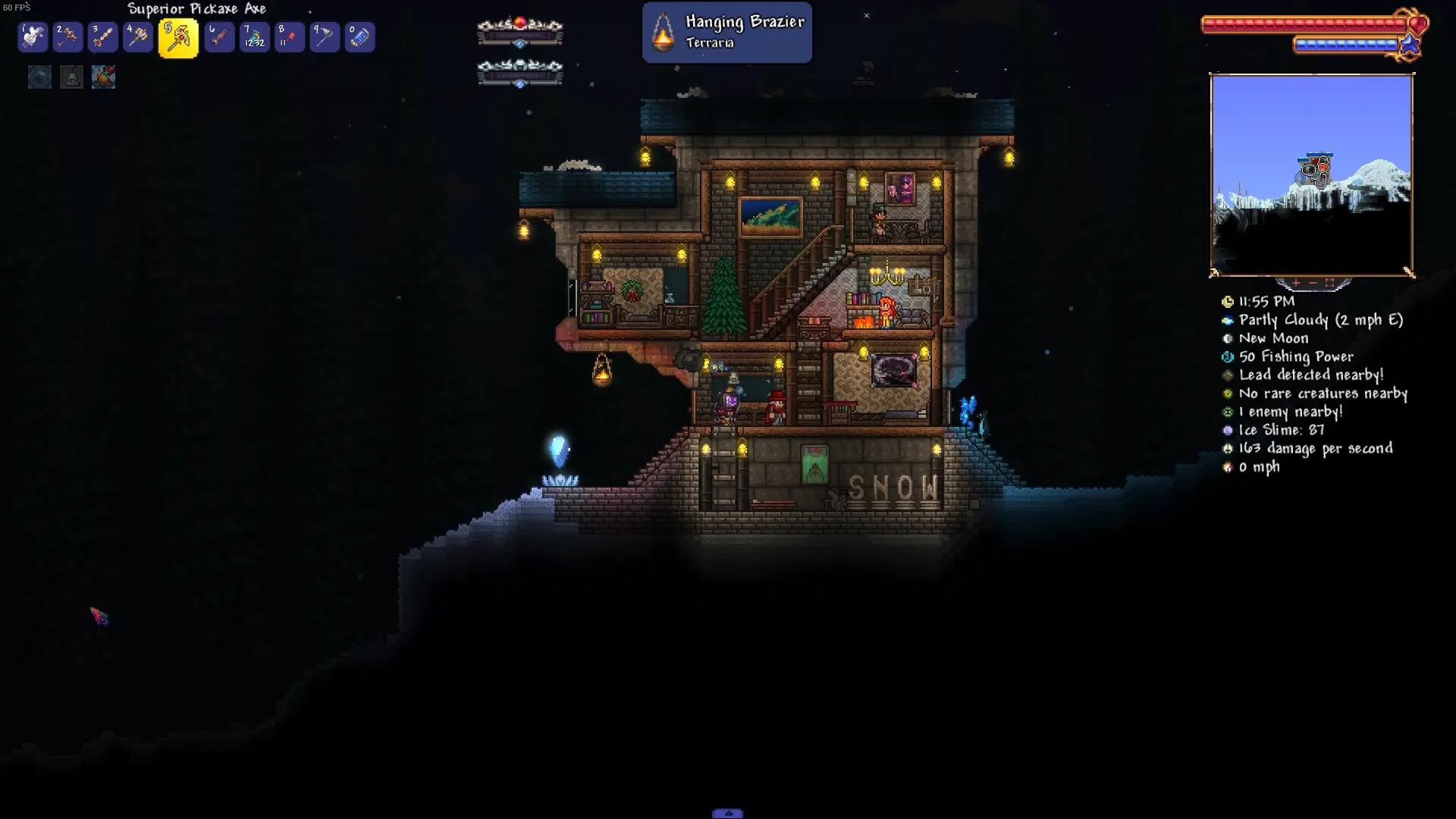1456x819 pixels.
Task: Select hotbar slot 2
Action: coord(67,37)
